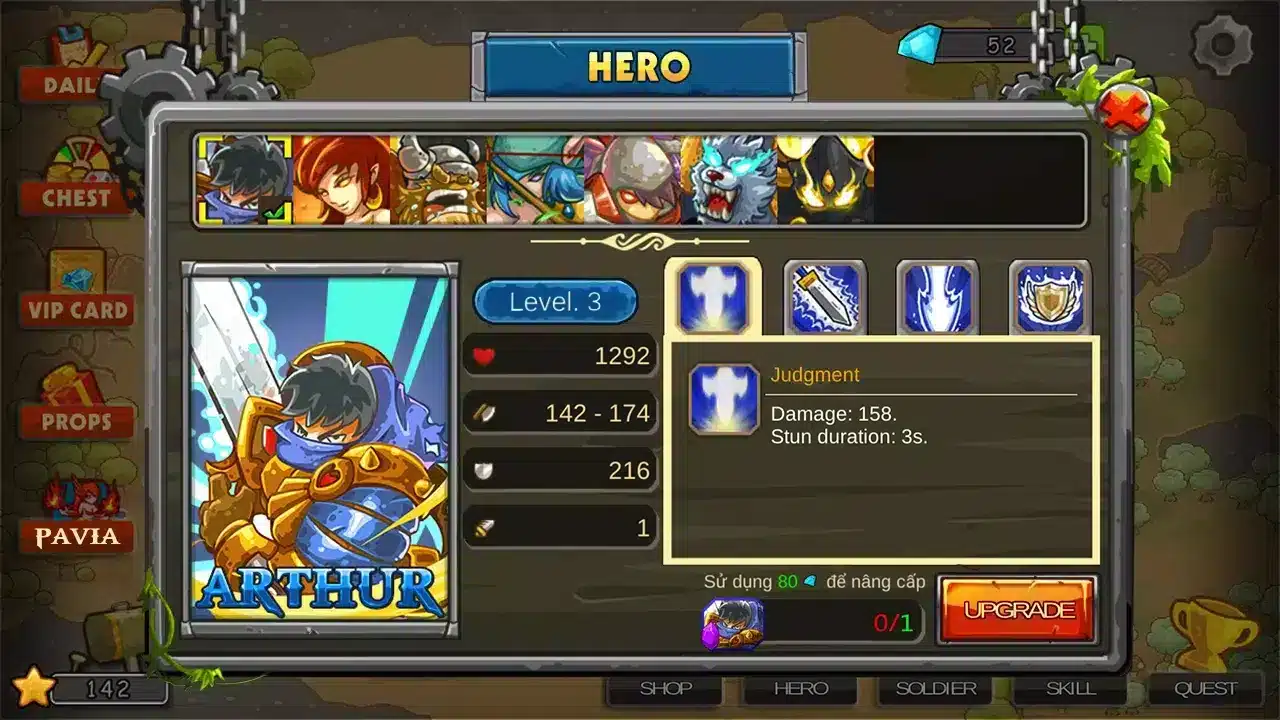Viewport: 1280px width, 720px height.
Task: Switch to the Quest tab
Action: point(1206,688)
